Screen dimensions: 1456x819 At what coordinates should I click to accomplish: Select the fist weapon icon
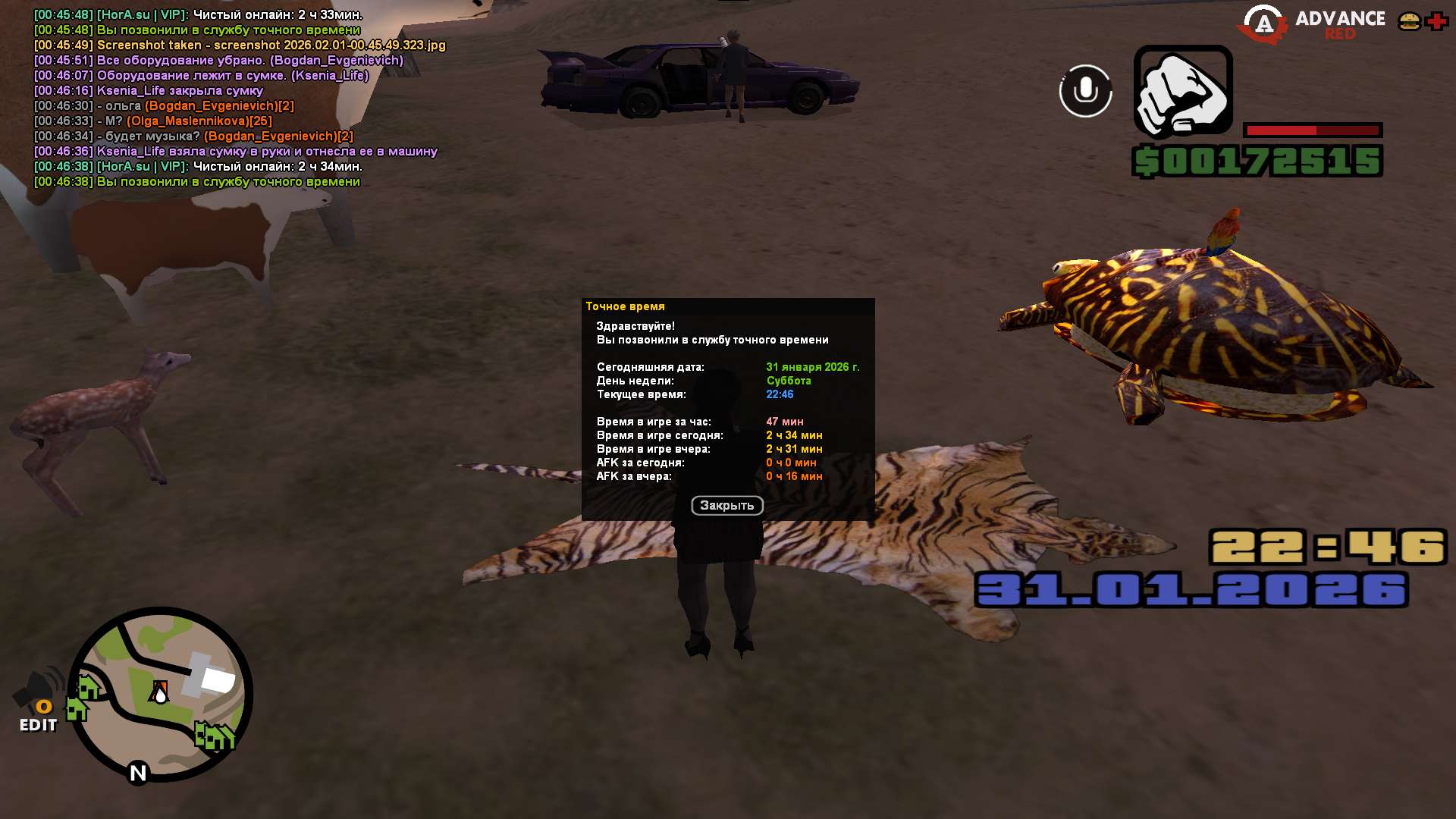point(1182,92)
